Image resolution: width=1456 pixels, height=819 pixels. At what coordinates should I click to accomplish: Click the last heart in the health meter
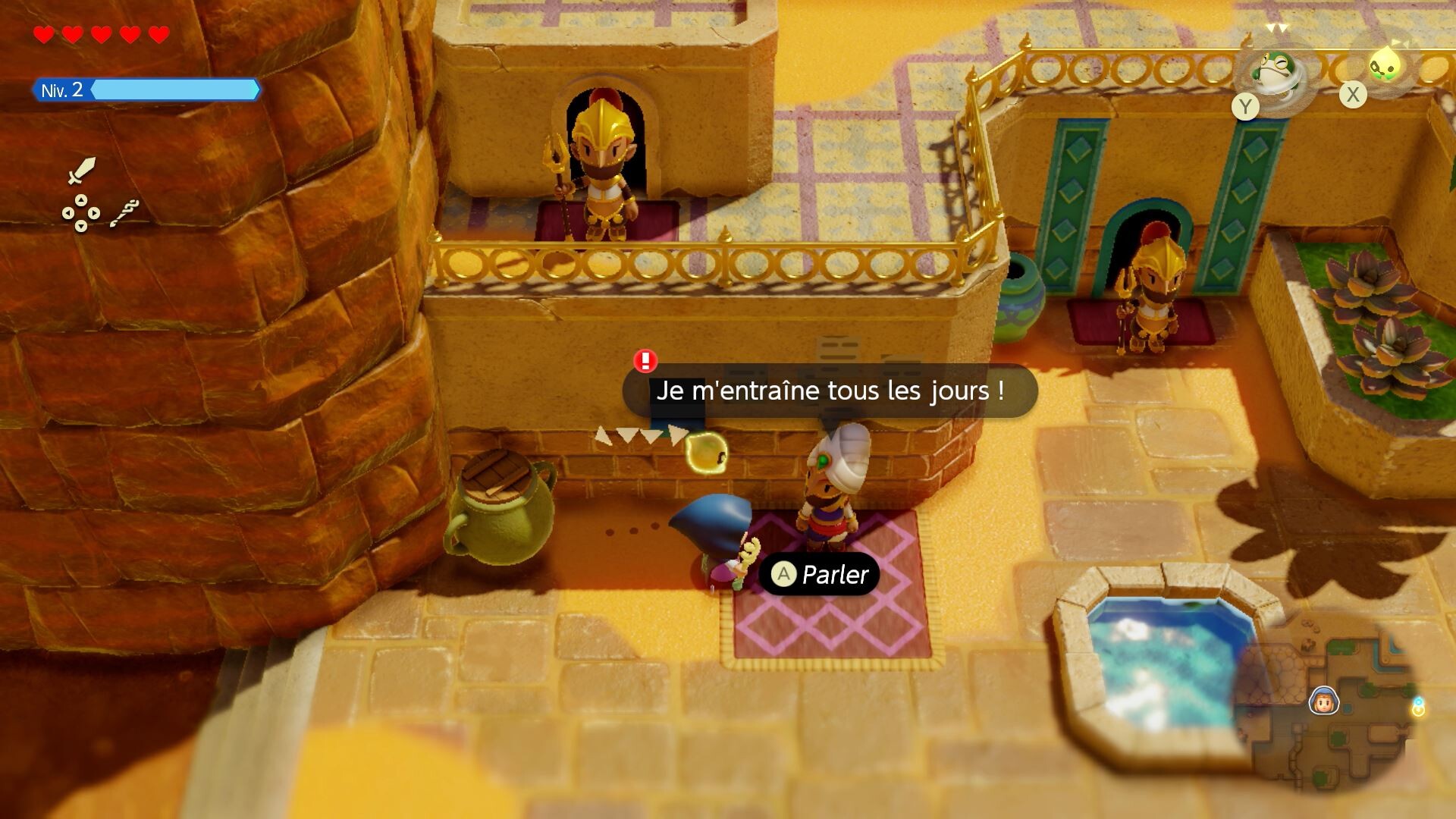tap(158, 33)
